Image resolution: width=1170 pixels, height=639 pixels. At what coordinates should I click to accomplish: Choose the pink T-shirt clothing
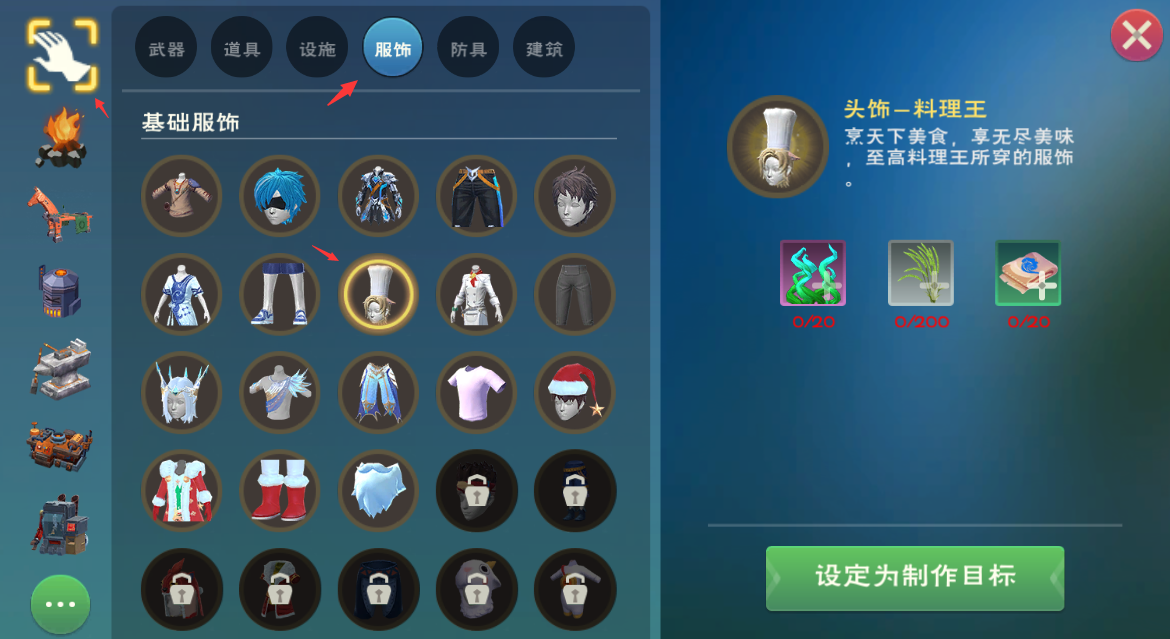[476, 392]
